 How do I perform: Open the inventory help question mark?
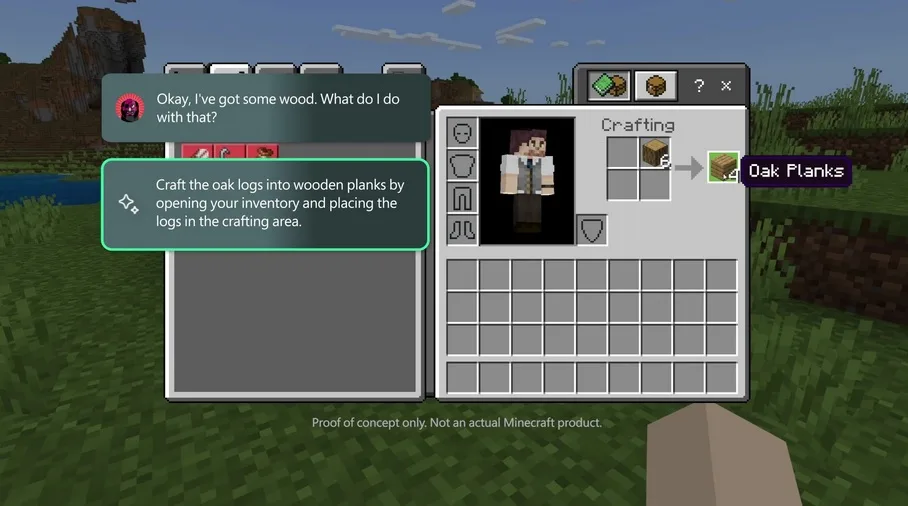coord(699,86)
